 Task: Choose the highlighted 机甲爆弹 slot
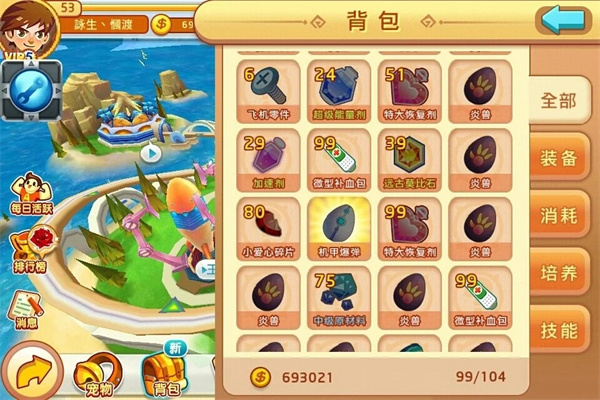(x=339, y=229)
